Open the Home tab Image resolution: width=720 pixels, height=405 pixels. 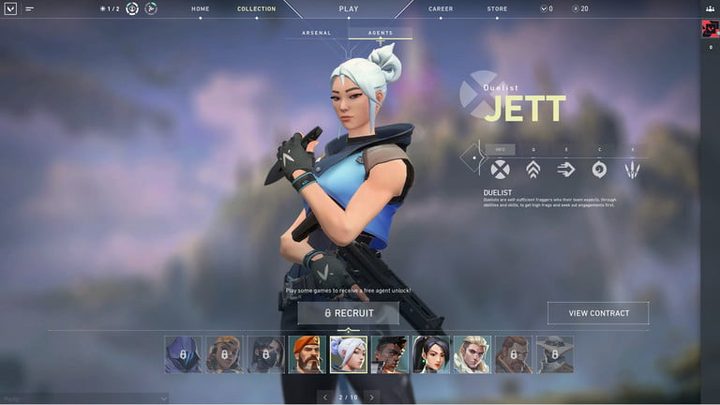tap(200, 9)
